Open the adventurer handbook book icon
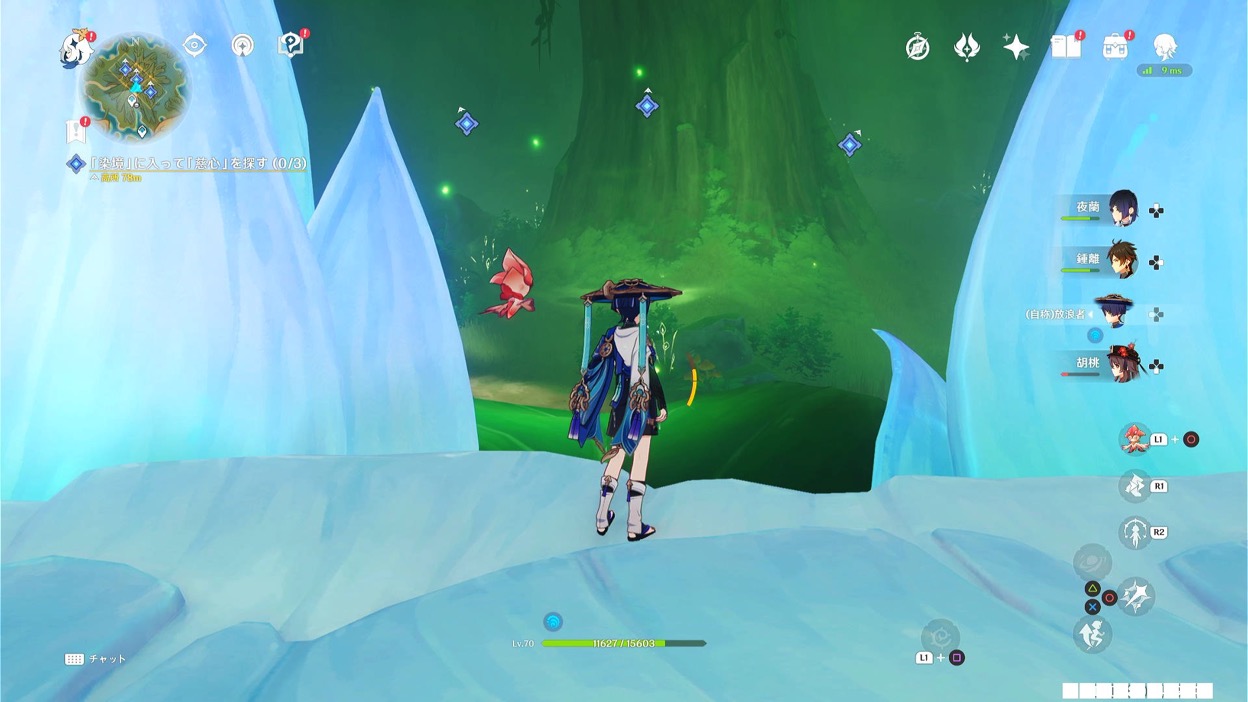This screenshot has height=702, width=1248. pos(1066,47)
